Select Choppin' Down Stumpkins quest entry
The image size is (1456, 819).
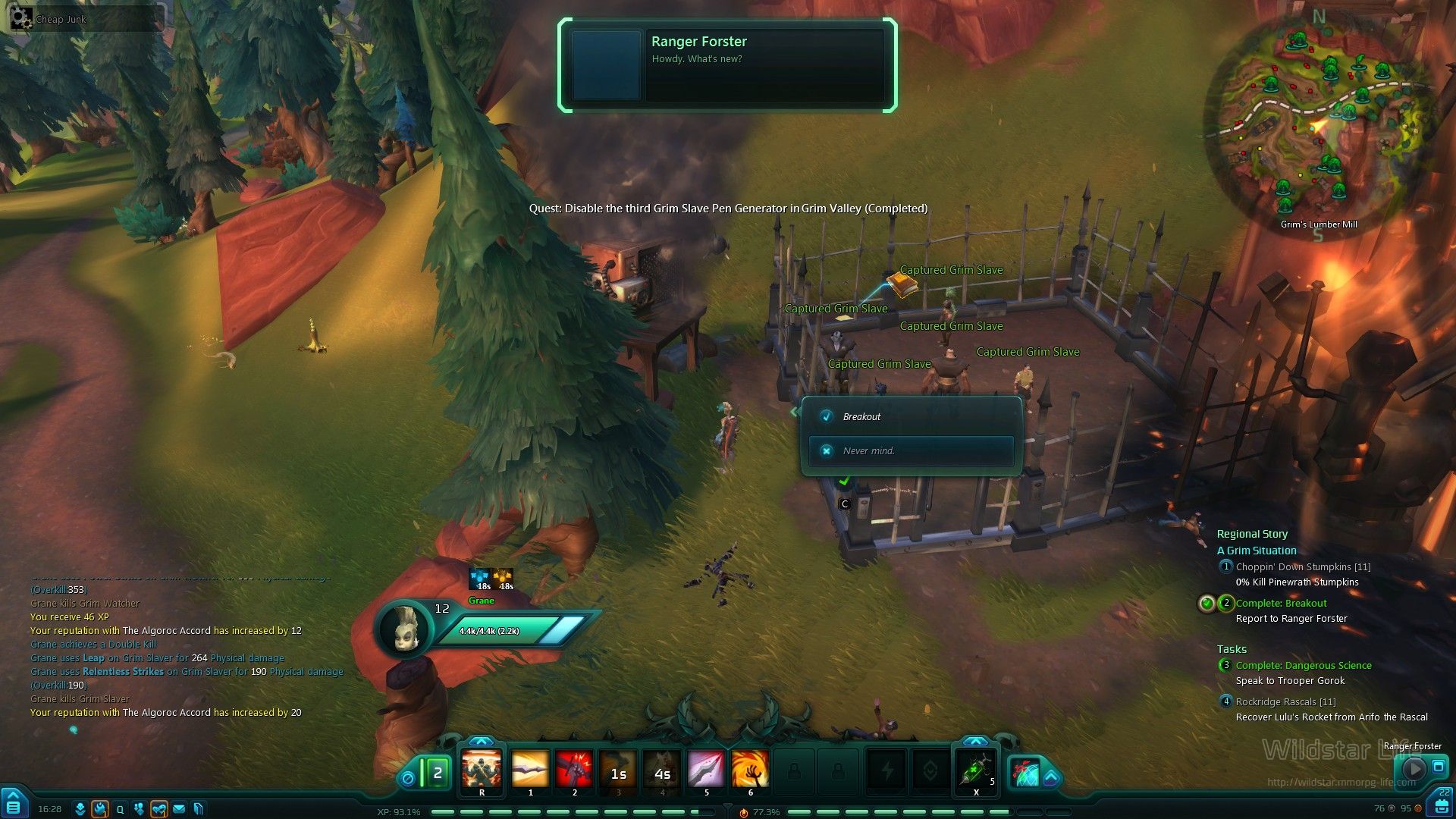(1303, 566)
